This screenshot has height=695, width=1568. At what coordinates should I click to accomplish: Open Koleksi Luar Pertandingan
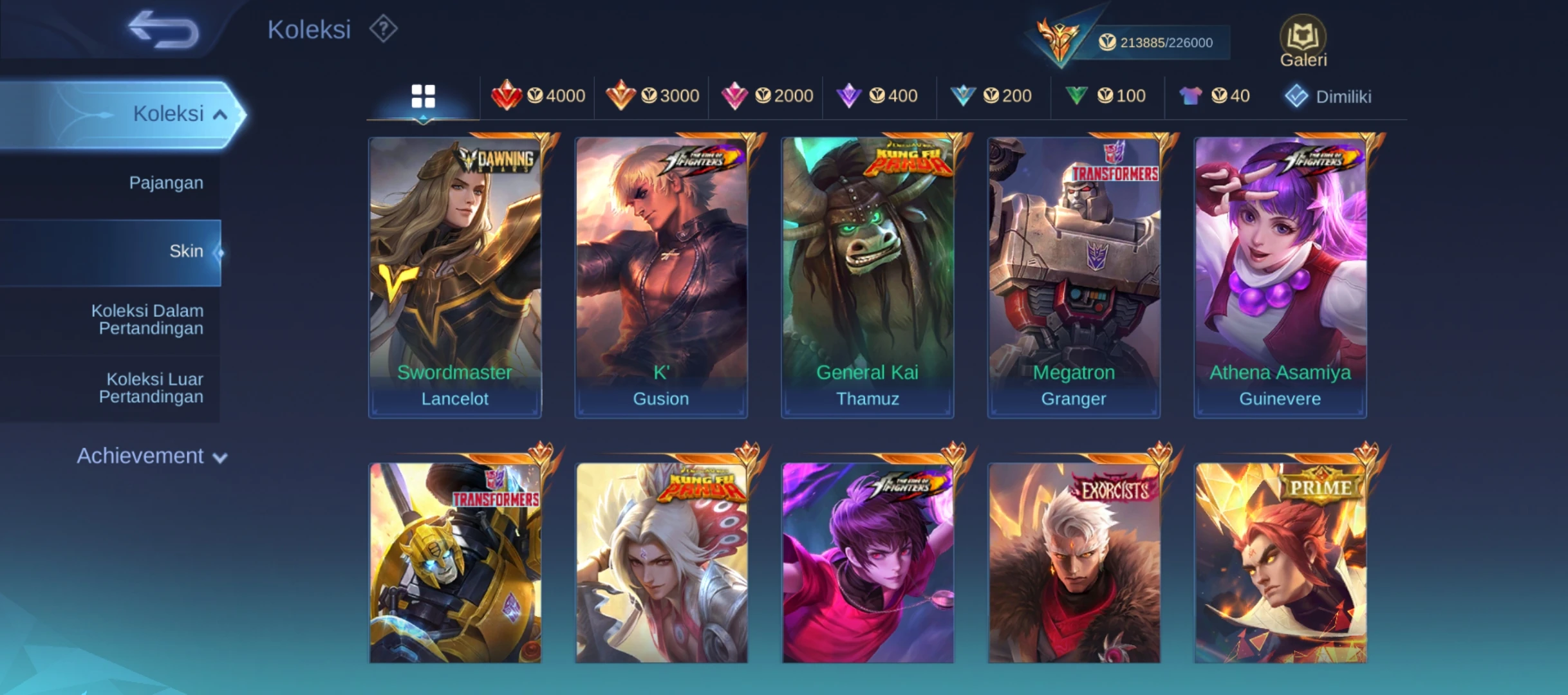pyautogui.click(x=151, y=388)
